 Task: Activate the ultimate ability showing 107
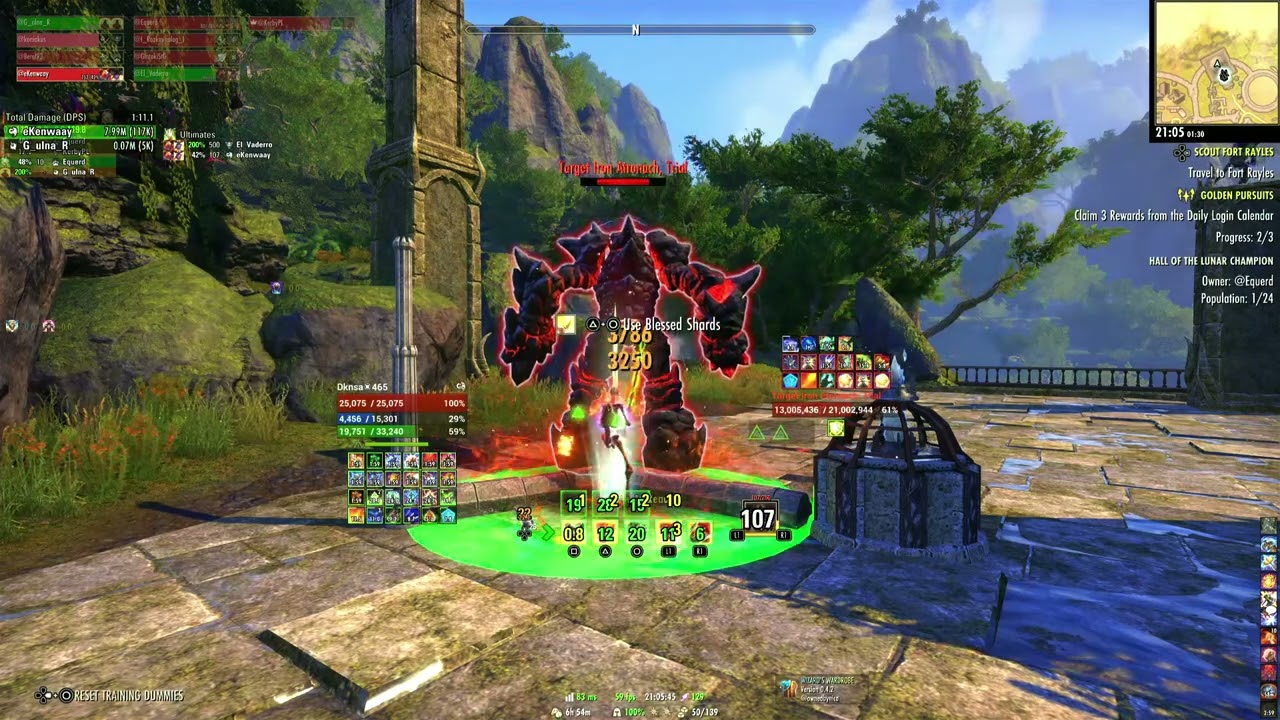click(758, 519)
